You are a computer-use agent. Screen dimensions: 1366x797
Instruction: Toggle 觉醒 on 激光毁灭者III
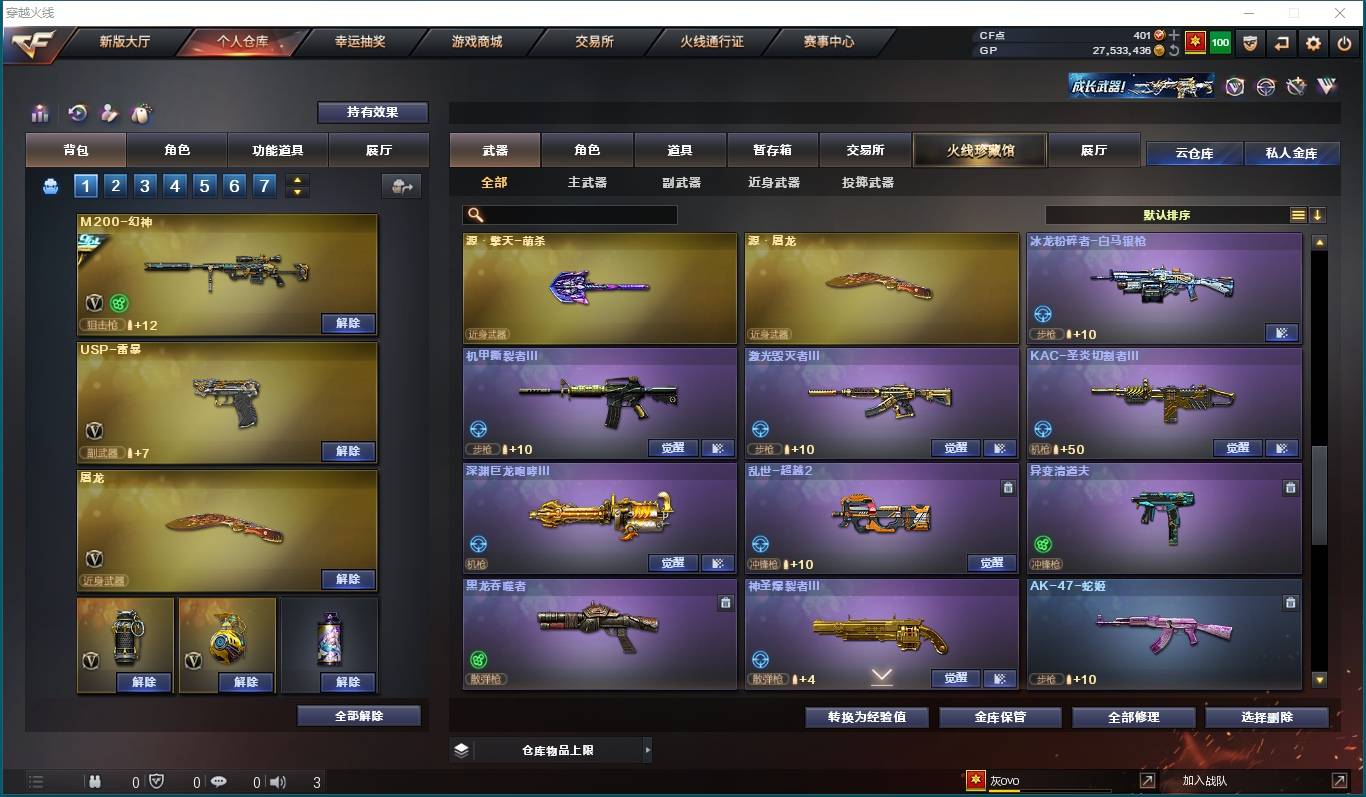click(x=954, y=448)
